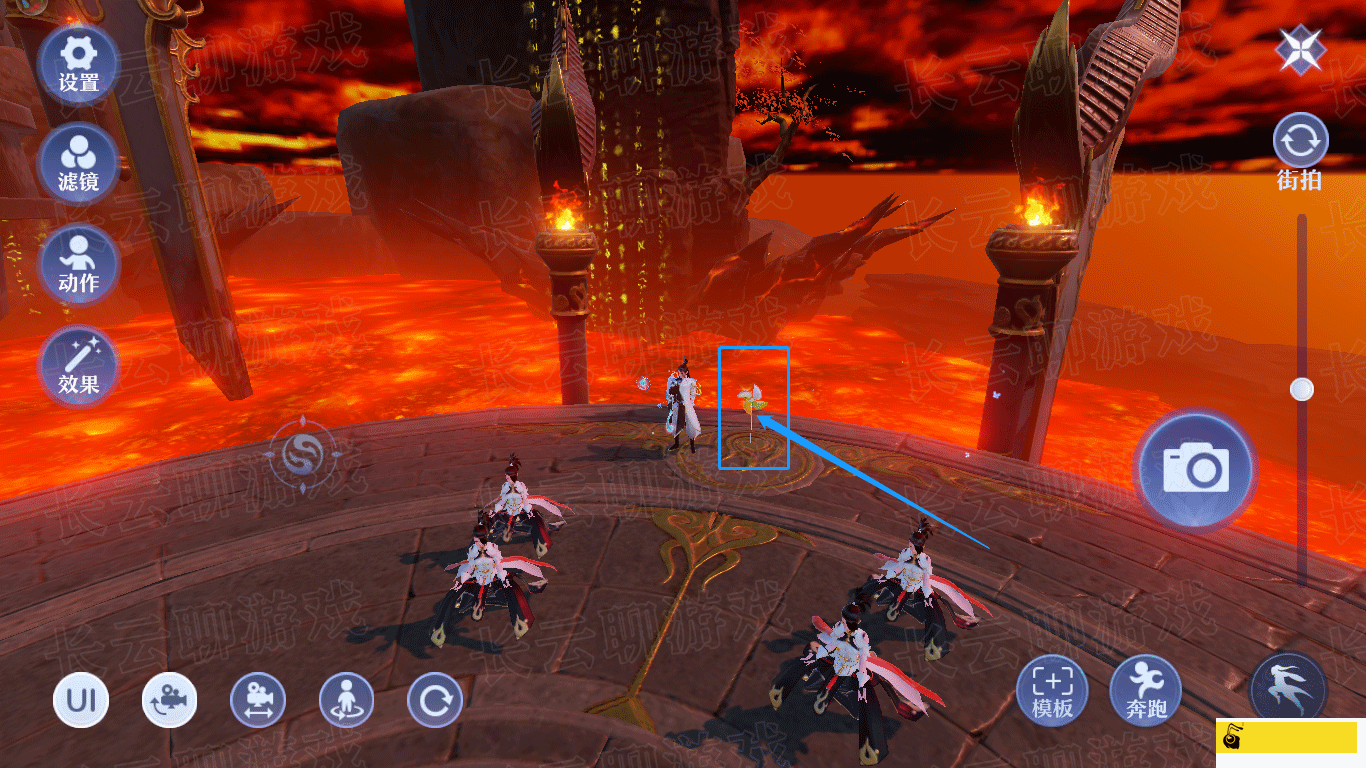This screenshot has width=1366, height=768.
Task: Open the 滤镜 filter options
Action: coord(78,162)
